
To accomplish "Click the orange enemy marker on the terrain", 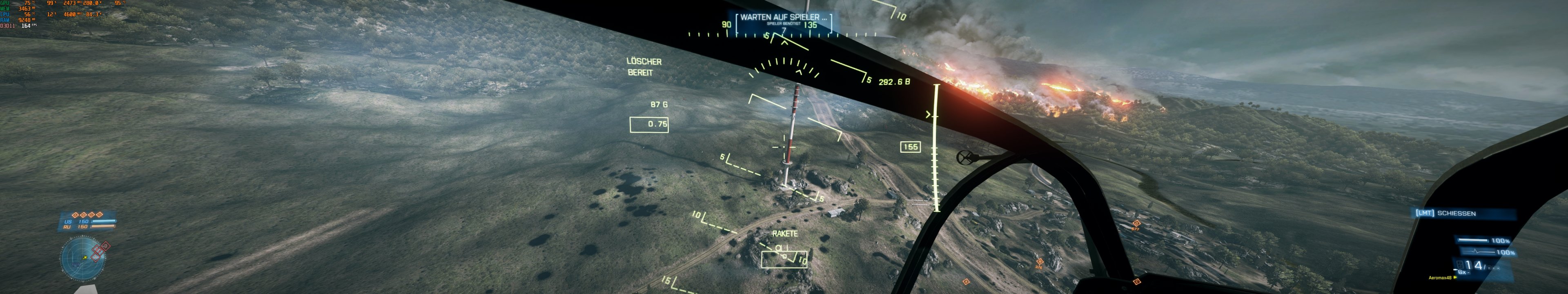I will (1040, 262).
